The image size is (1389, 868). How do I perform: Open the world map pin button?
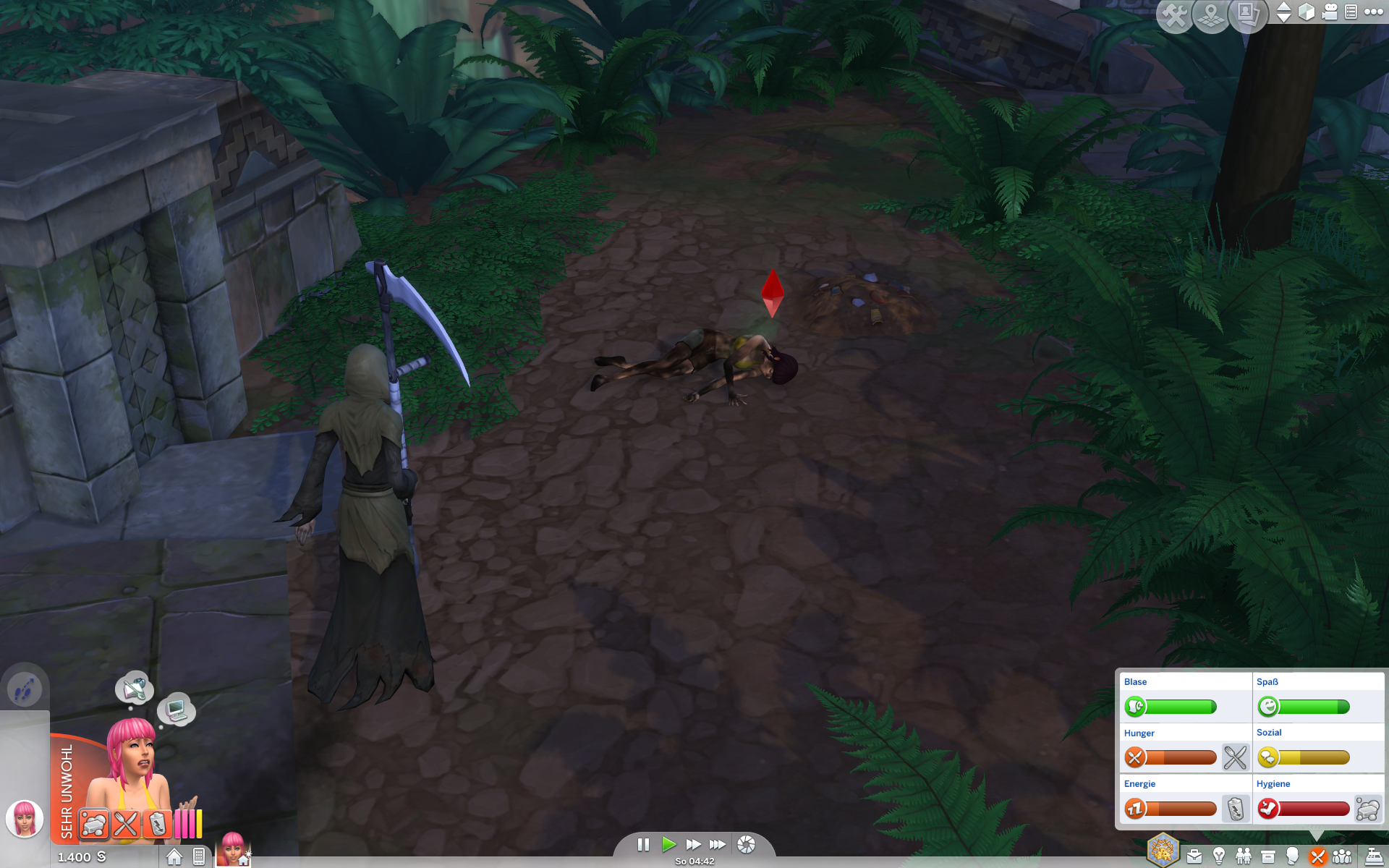tap(1211, 16)
